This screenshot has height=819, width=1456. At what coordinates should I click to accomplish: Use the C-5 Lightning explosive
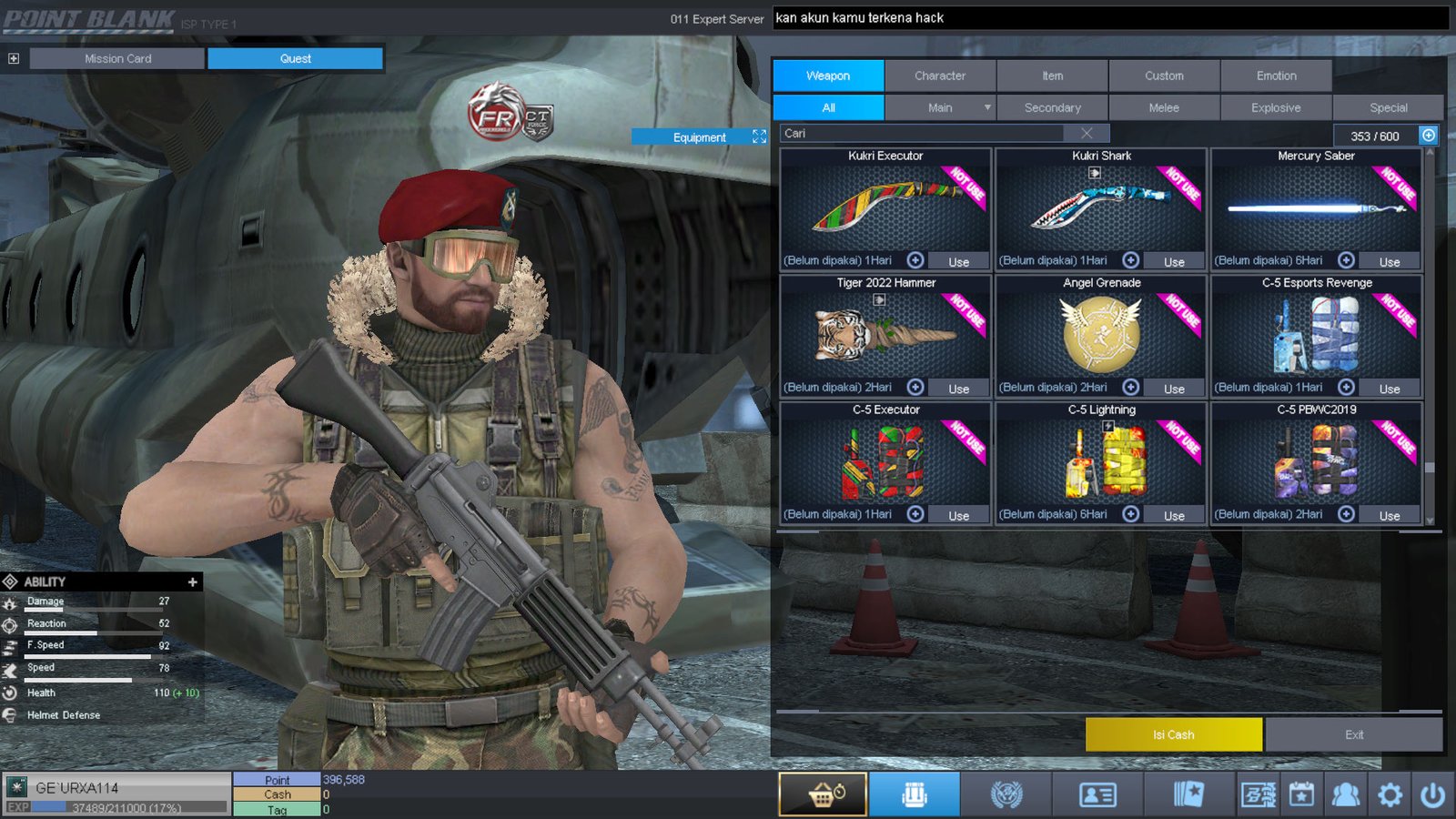(1174, 515)
